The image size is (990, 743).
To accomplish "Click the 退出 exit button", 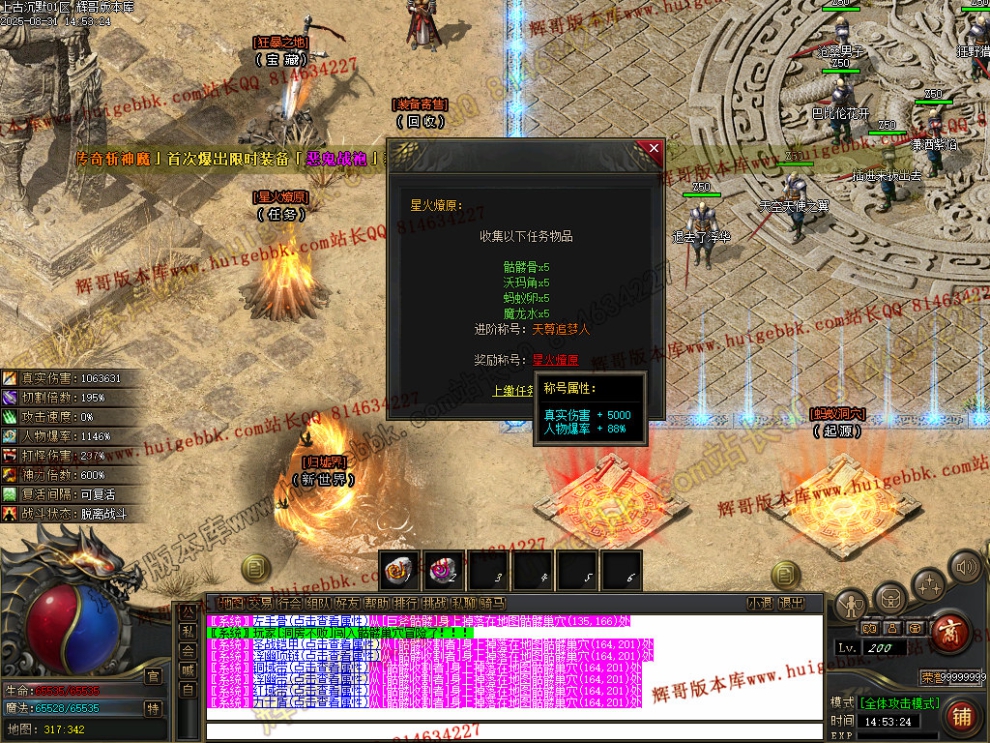I will [x=791, y=604].
